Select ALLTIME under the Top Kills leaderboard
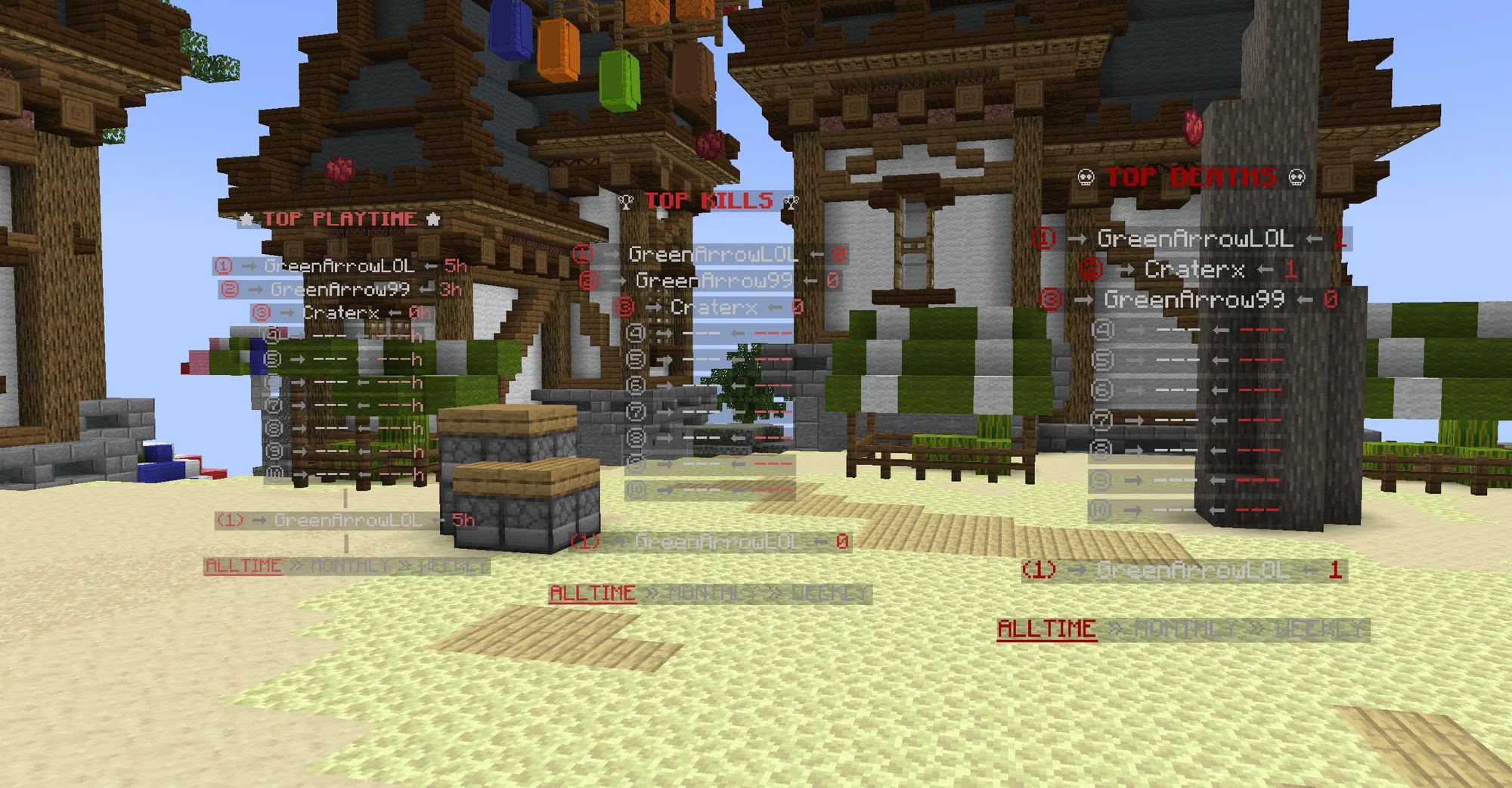This screenshot has height=788, width=1512. tap(592, 593)
